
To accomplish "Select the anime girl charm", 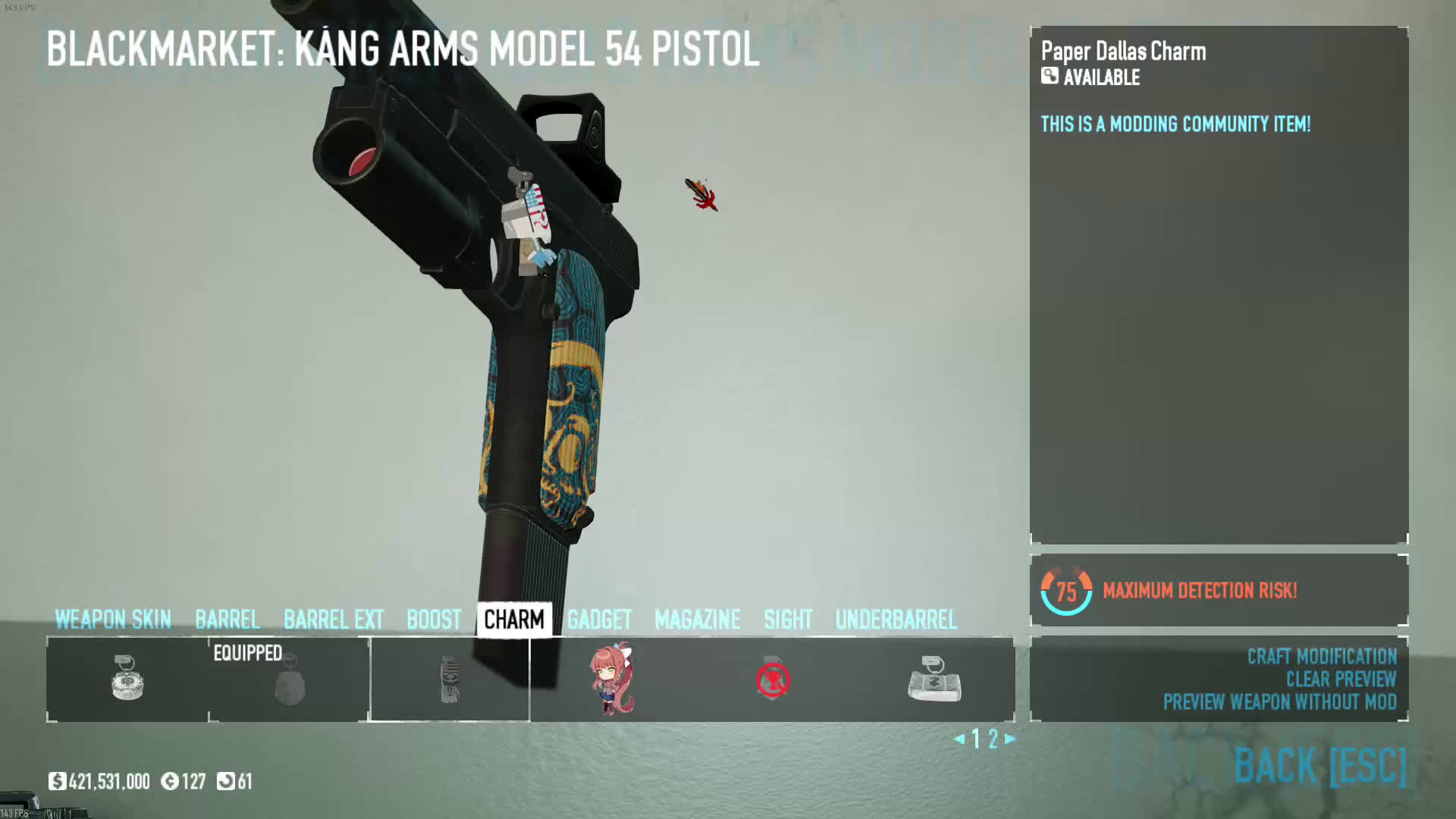I will coord(611,679).
